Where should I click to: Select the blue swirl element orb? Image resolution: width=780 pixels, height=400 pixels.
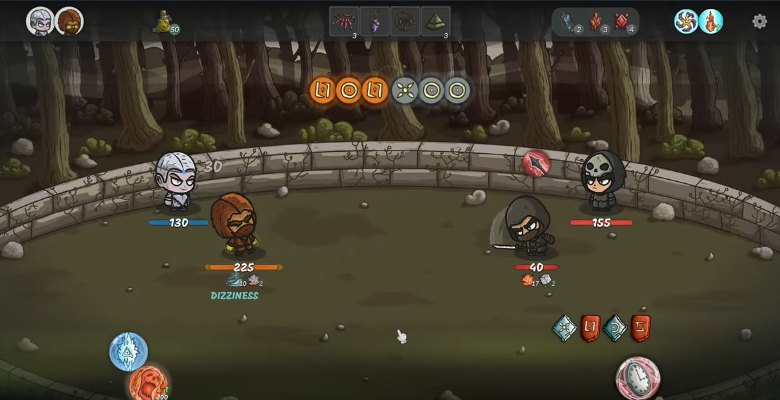[x=686, y=21]
